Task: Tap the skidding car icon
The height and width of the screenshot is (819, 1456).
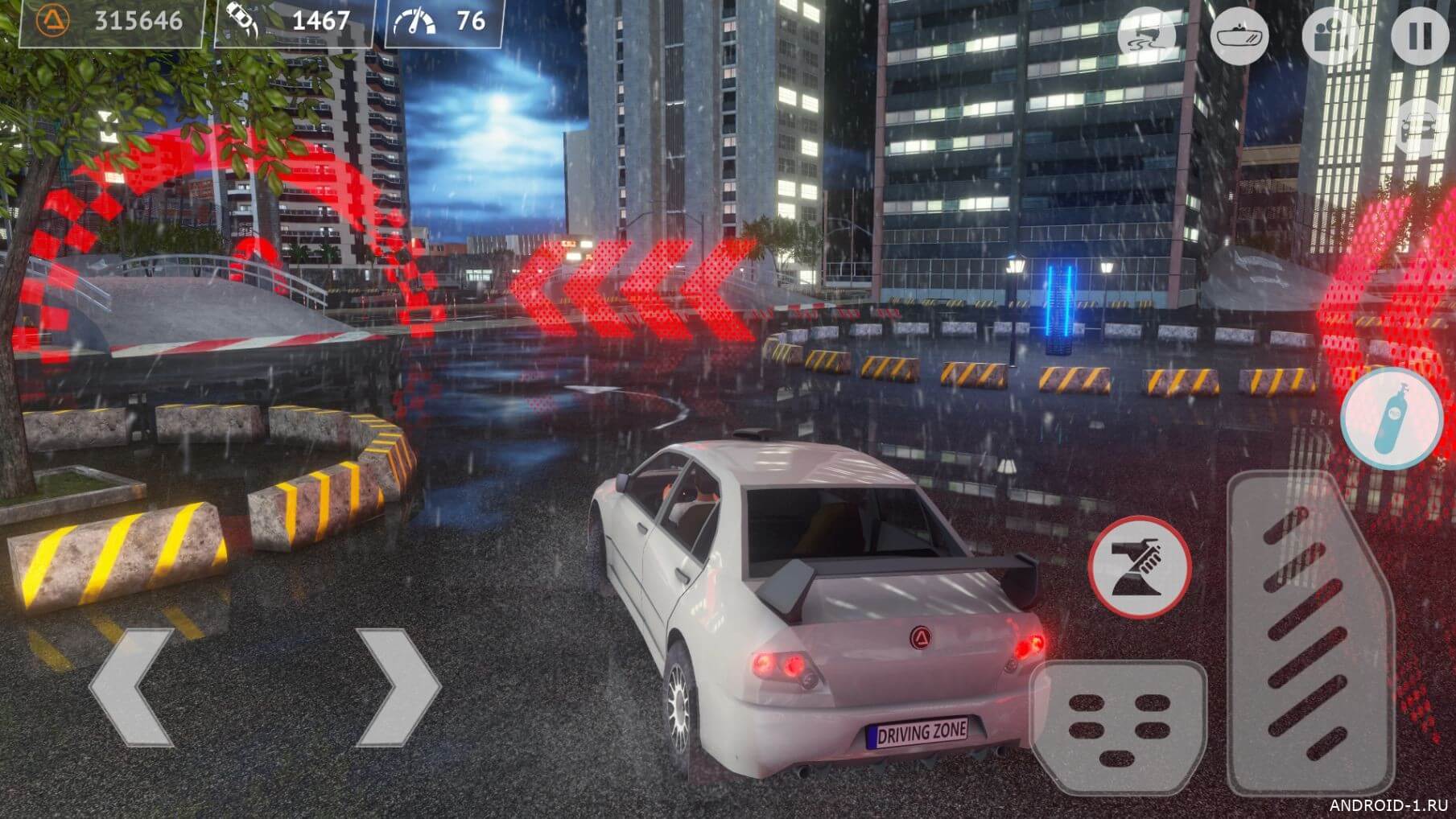Action: [1148, 36]
